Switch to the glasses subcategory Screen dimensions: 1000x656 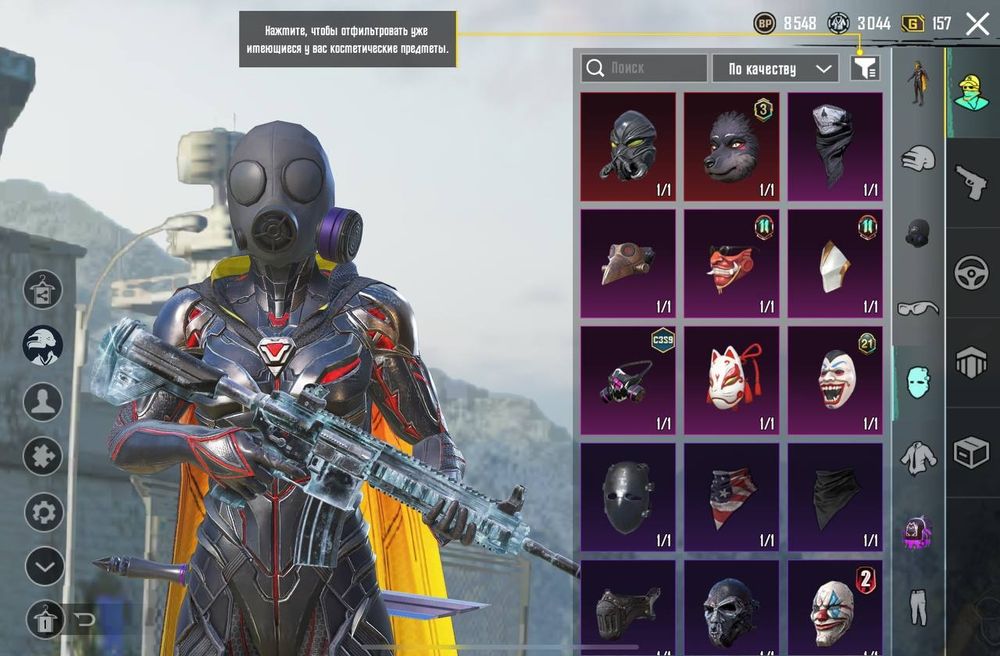pos(917,308)
